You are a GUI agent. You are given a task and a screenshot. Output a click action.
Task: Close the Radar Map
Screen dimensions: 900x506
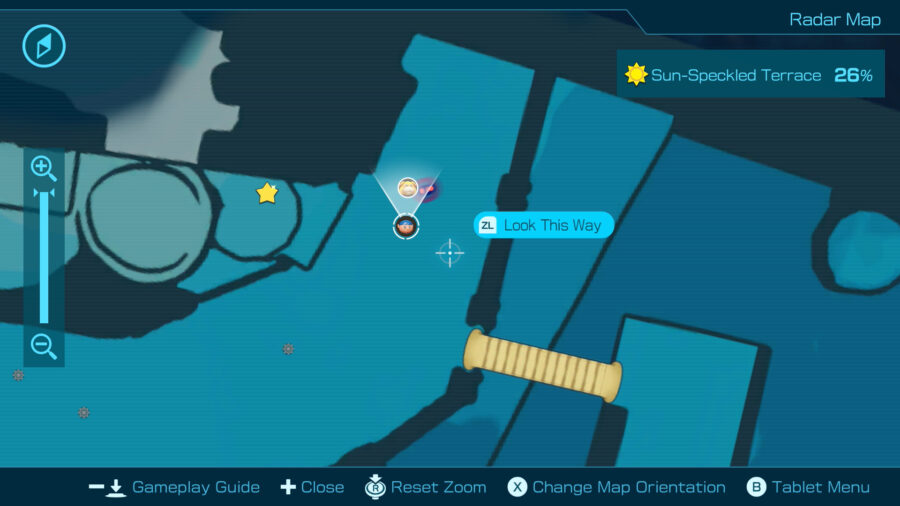click(x=312, y=487)
